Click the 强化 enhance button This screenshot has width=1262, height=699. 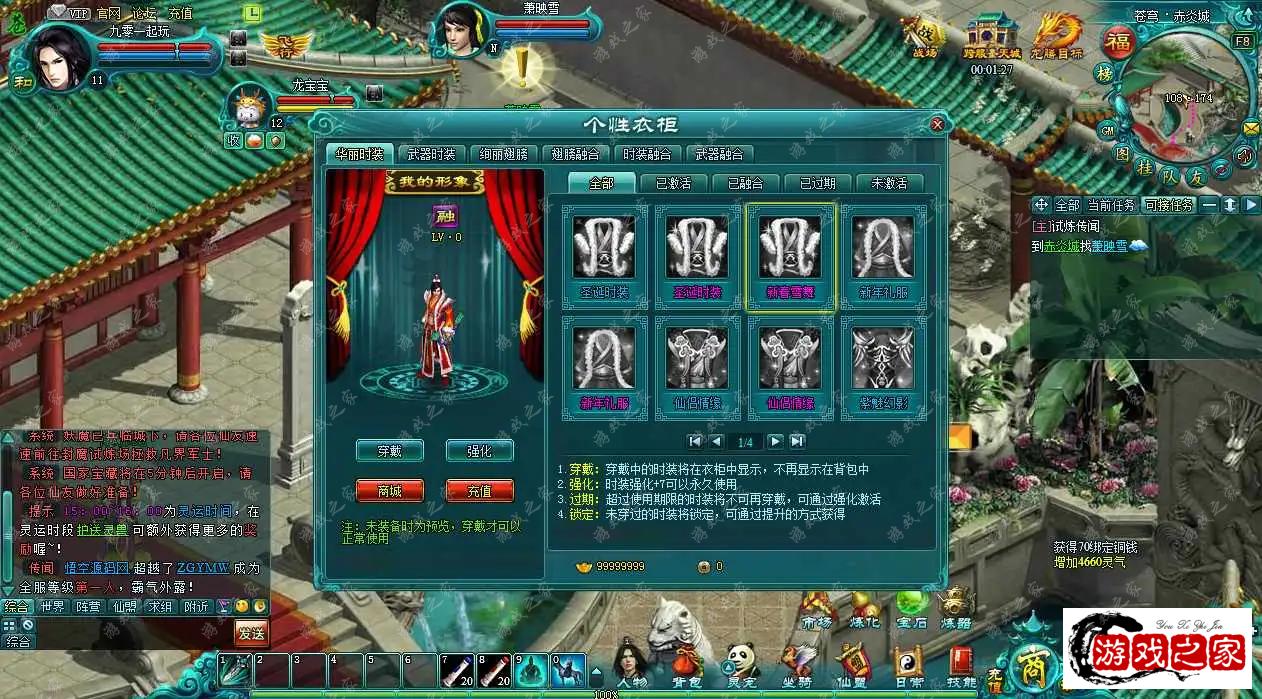pos(479,451)
